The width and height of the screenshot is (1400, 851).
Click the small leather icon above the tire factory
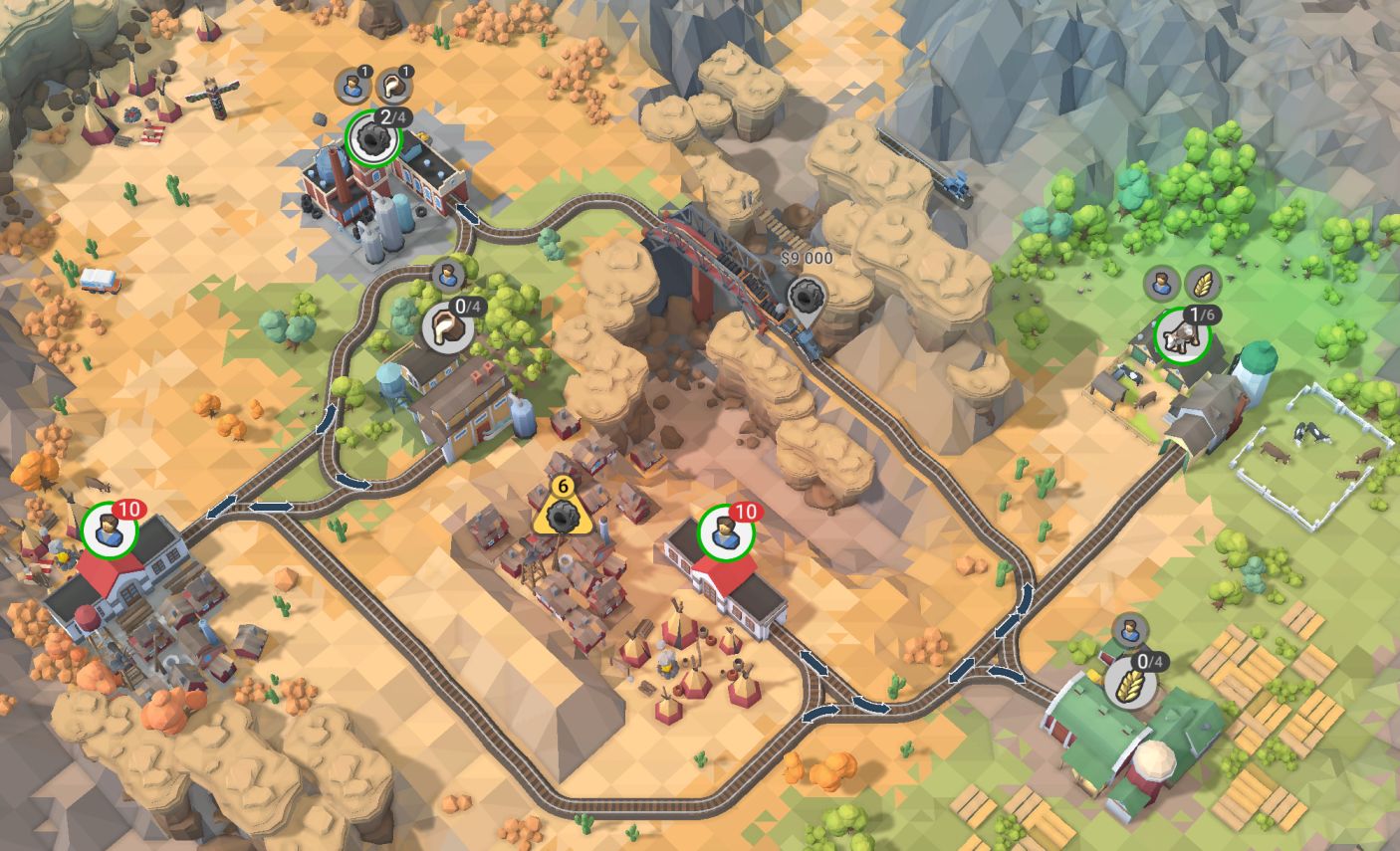[397, 87]
